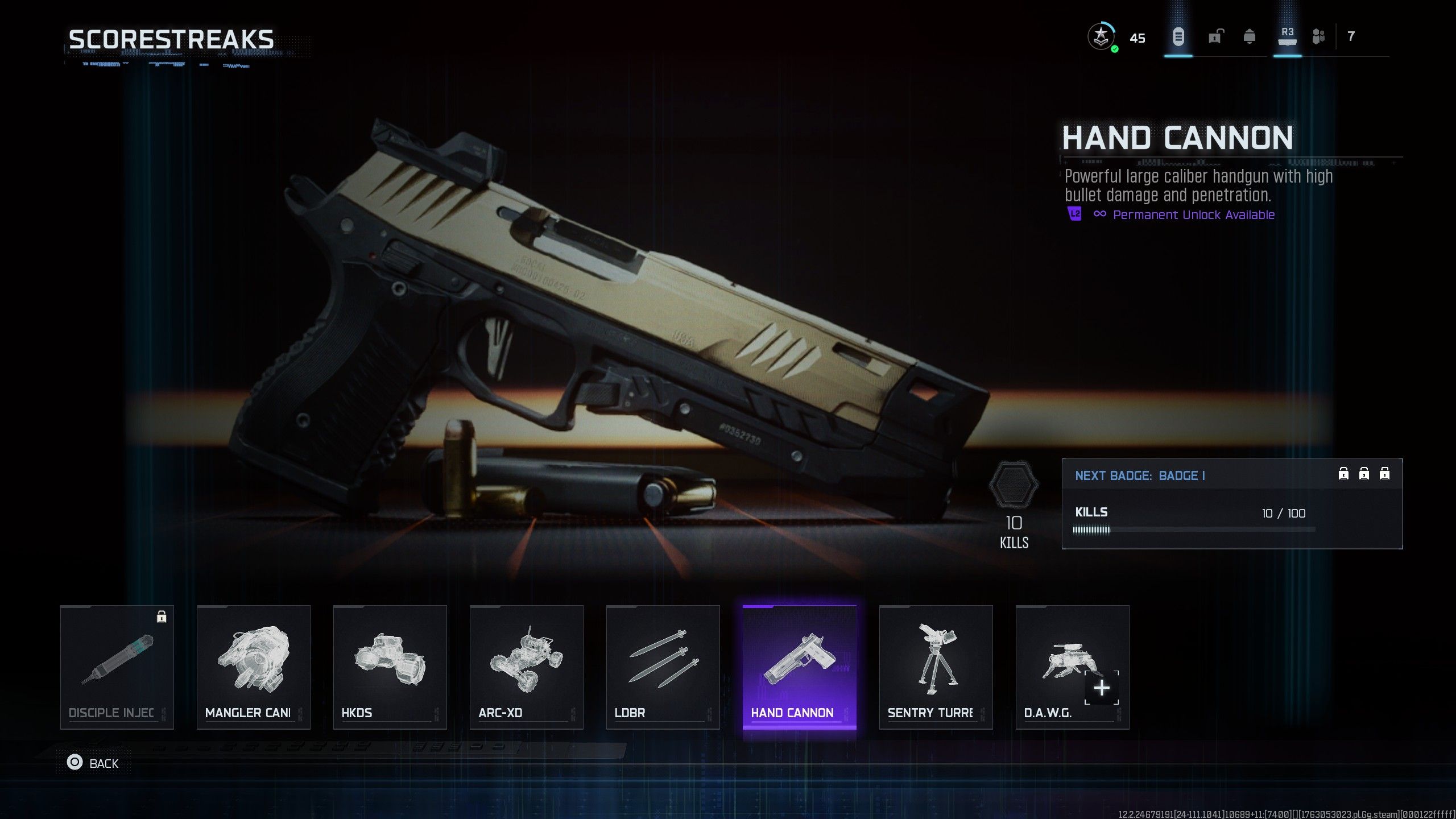Image resolution: width=1456 pixels, height=819 pixels.
Task: Go back from the Scorestreaks screen
Action: pyautogui.click(x=93, y=763)
